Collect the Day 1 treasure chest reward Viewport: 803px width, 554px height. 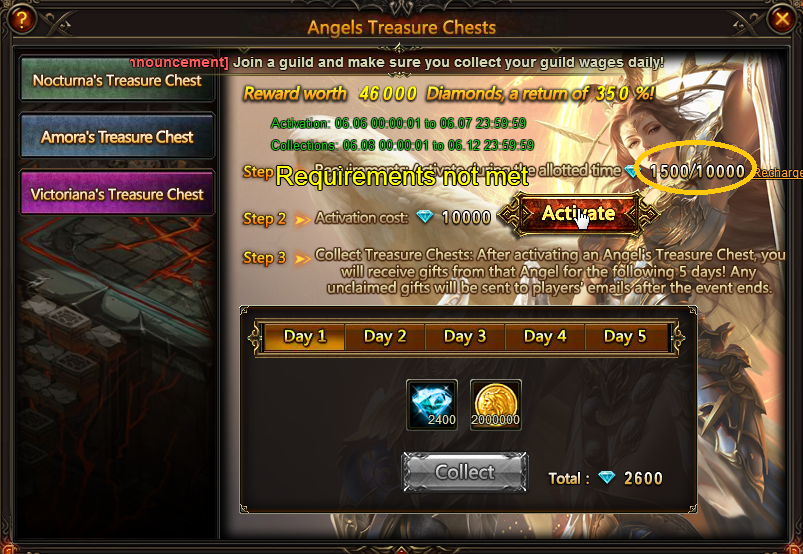coord(465,472)
